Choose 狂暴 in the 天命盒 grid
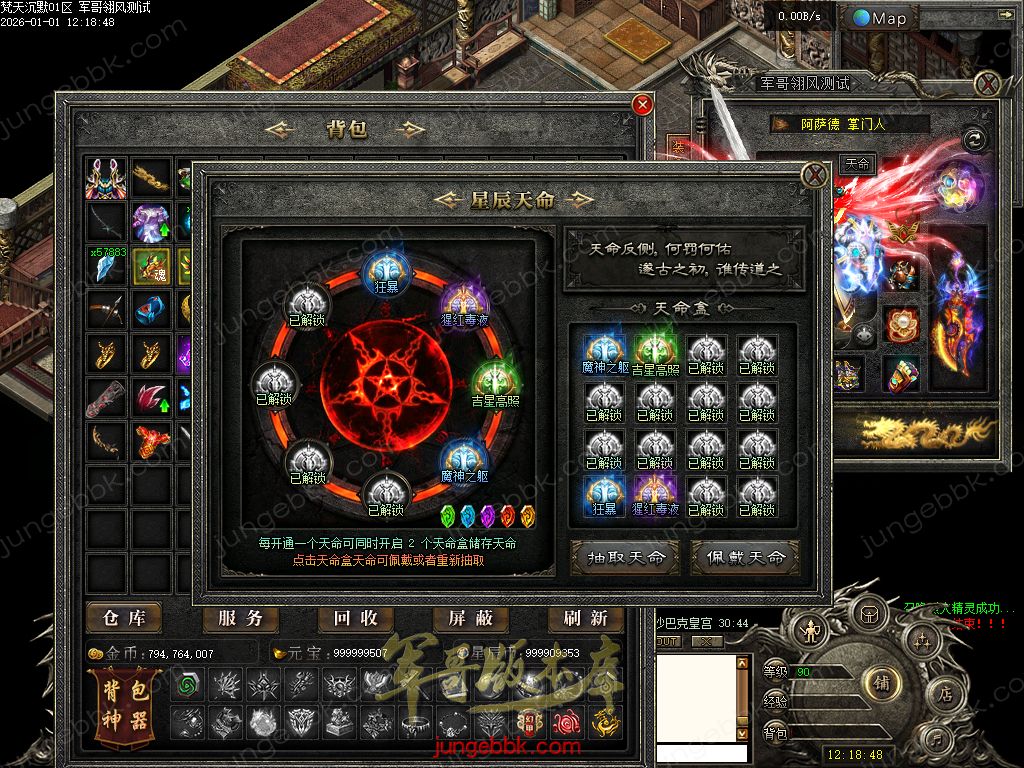This screenshot has height=768, width=1024. [x=603, y=495]
